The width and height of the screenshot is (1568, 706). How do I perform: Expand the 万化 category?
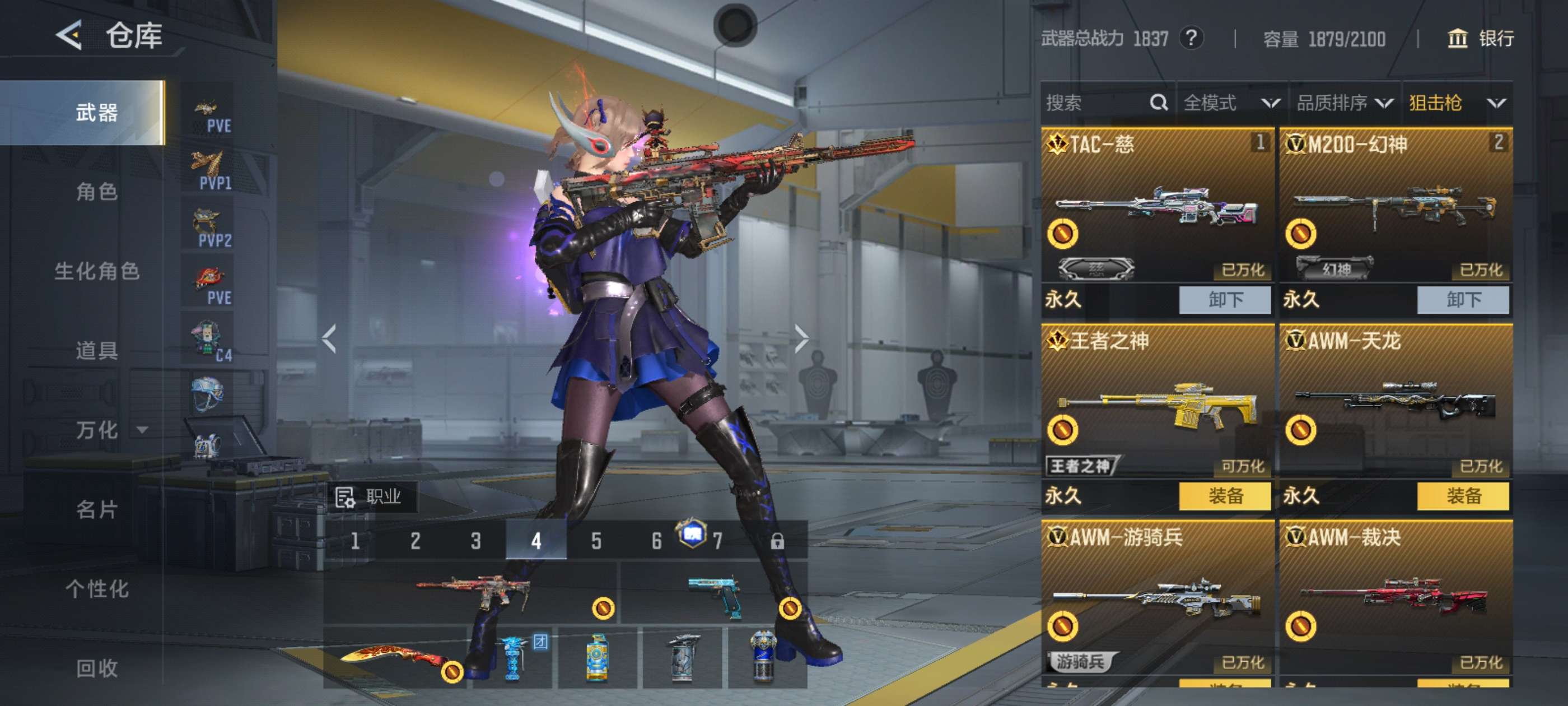click(110, 430)
